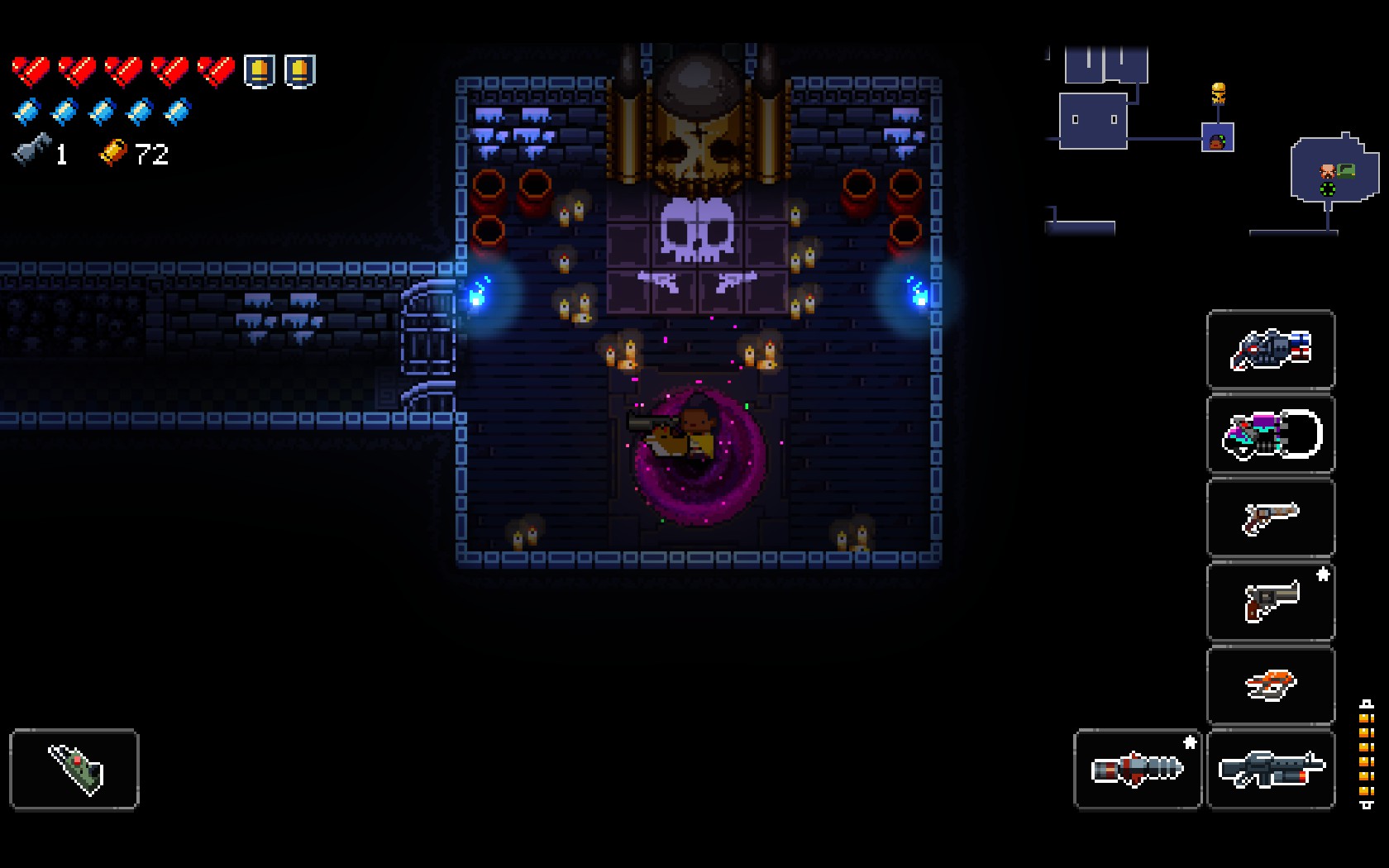Screen dimensions: 1389x868
Task: Click the shell currency icon next to 72
Action: 114,152
